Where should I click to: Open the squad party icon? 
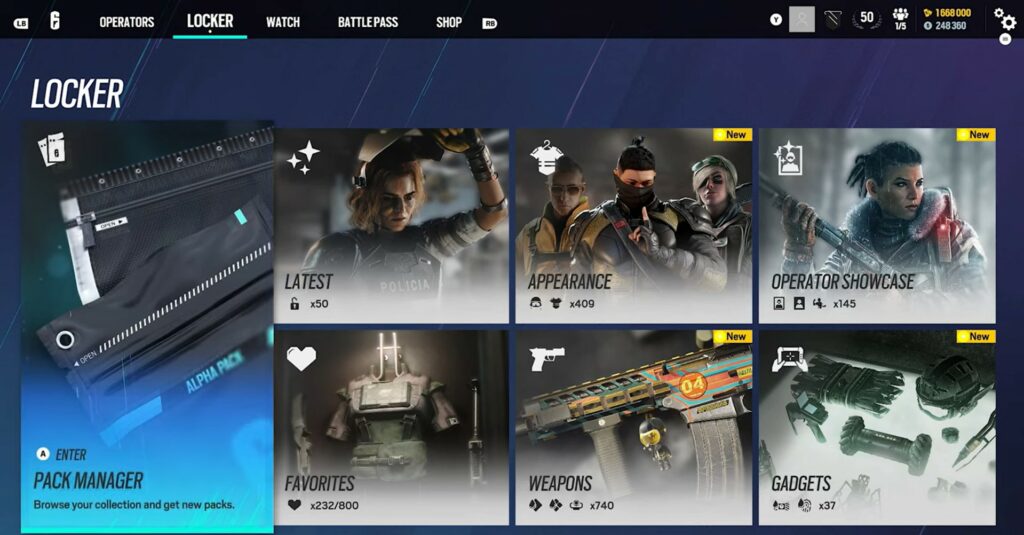[x=900, y=19]
